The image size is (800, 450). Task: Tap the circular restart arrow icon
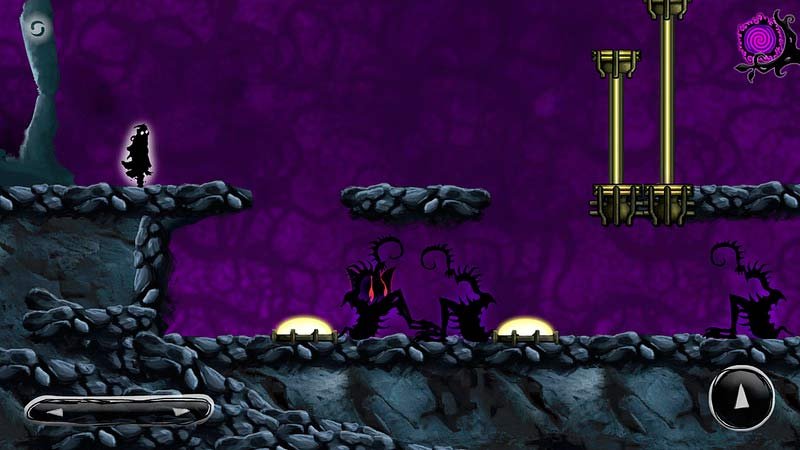pos(38,28)
